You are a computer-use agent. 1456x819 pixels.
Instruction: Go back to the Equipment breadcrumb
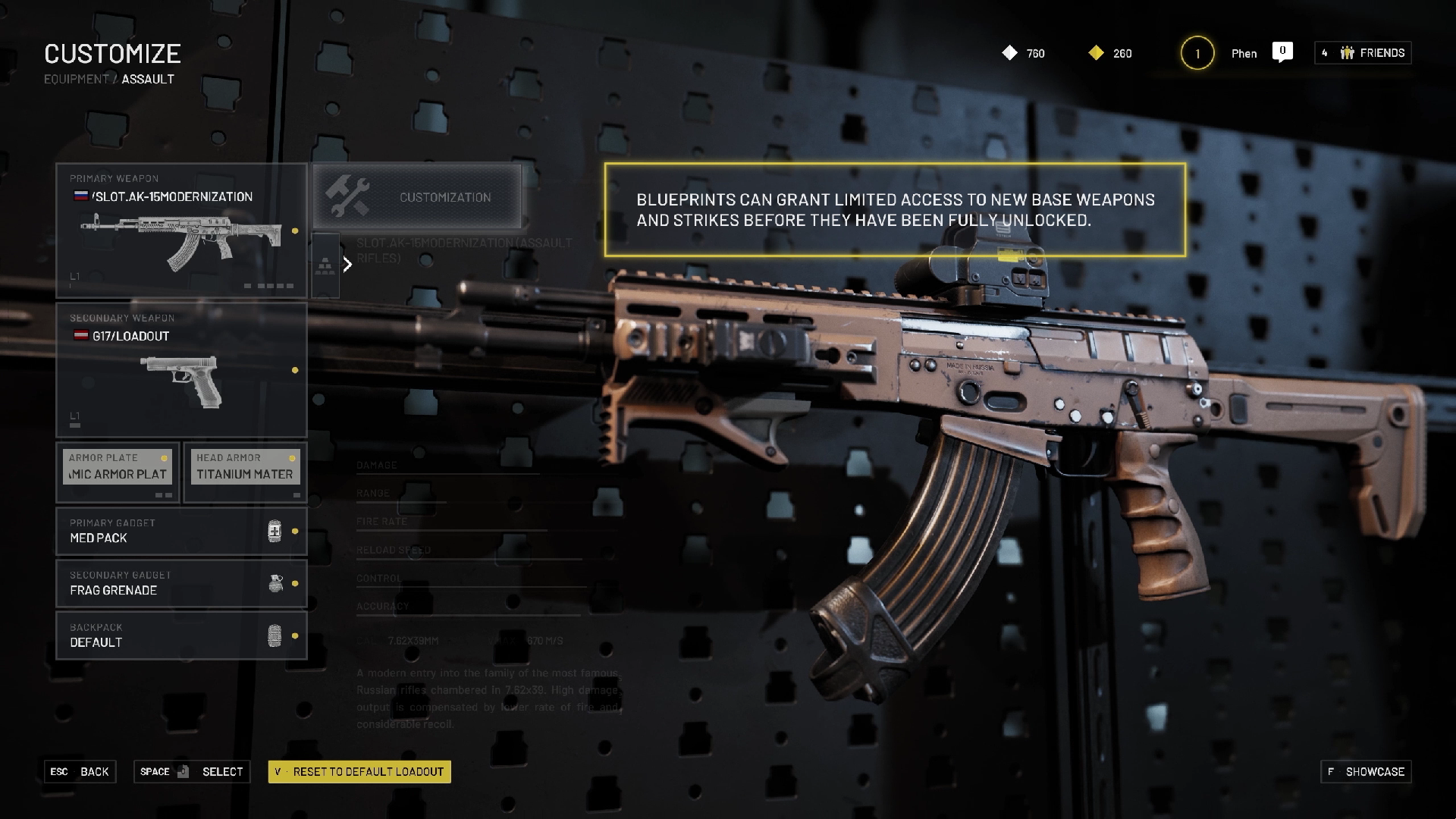click(77, 79)
